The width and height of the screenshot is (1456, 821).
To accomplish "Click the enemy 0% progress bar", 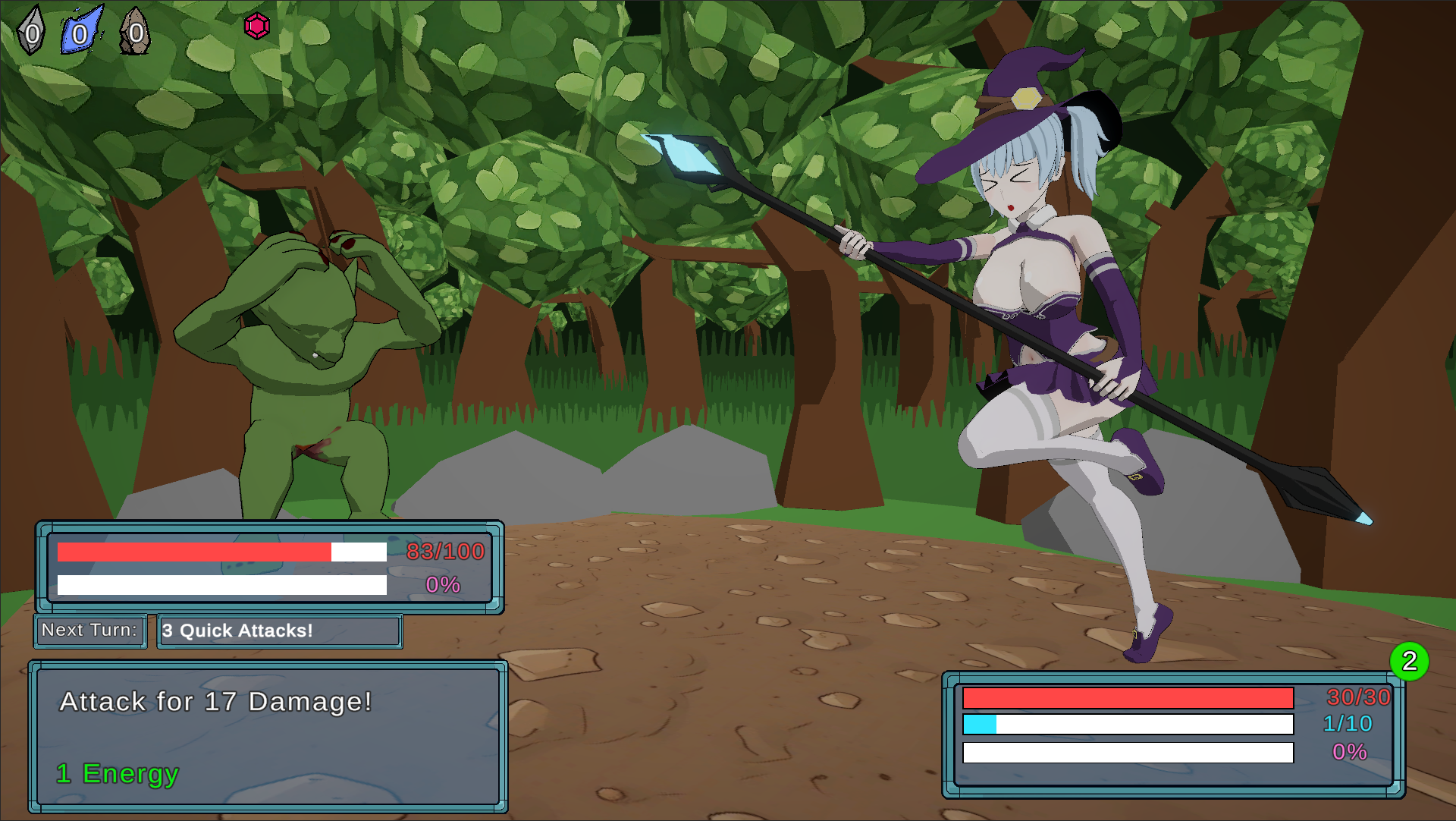I will (x=220, y=586).
